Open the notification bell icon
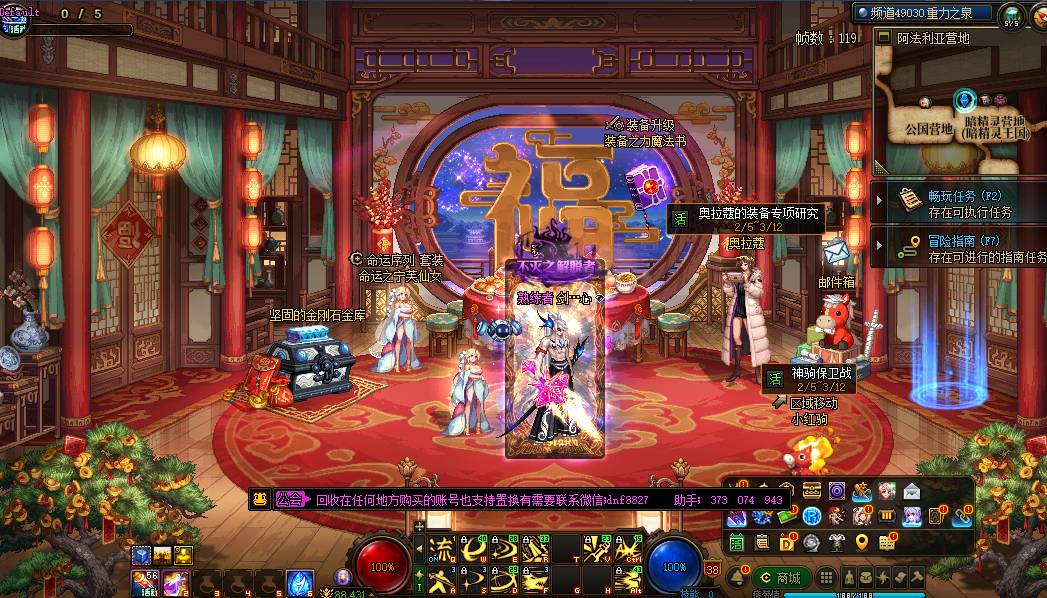The height and width of the screenshot is (598, 1047). click(741, 578)
